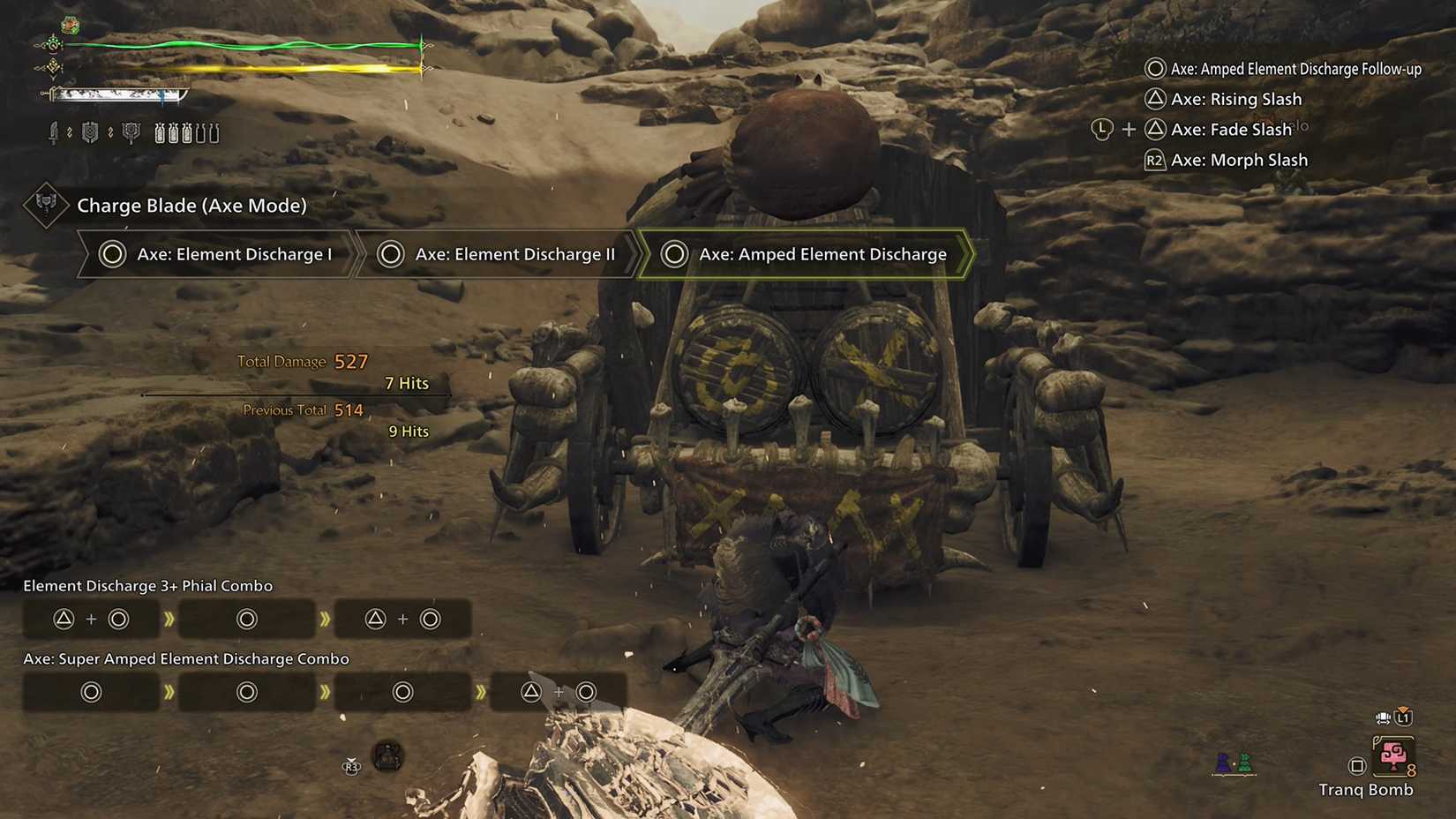Screen dimensions: 1456x819
Task: Click the item pouch icon at top left
Action: [x=71, y=25]
